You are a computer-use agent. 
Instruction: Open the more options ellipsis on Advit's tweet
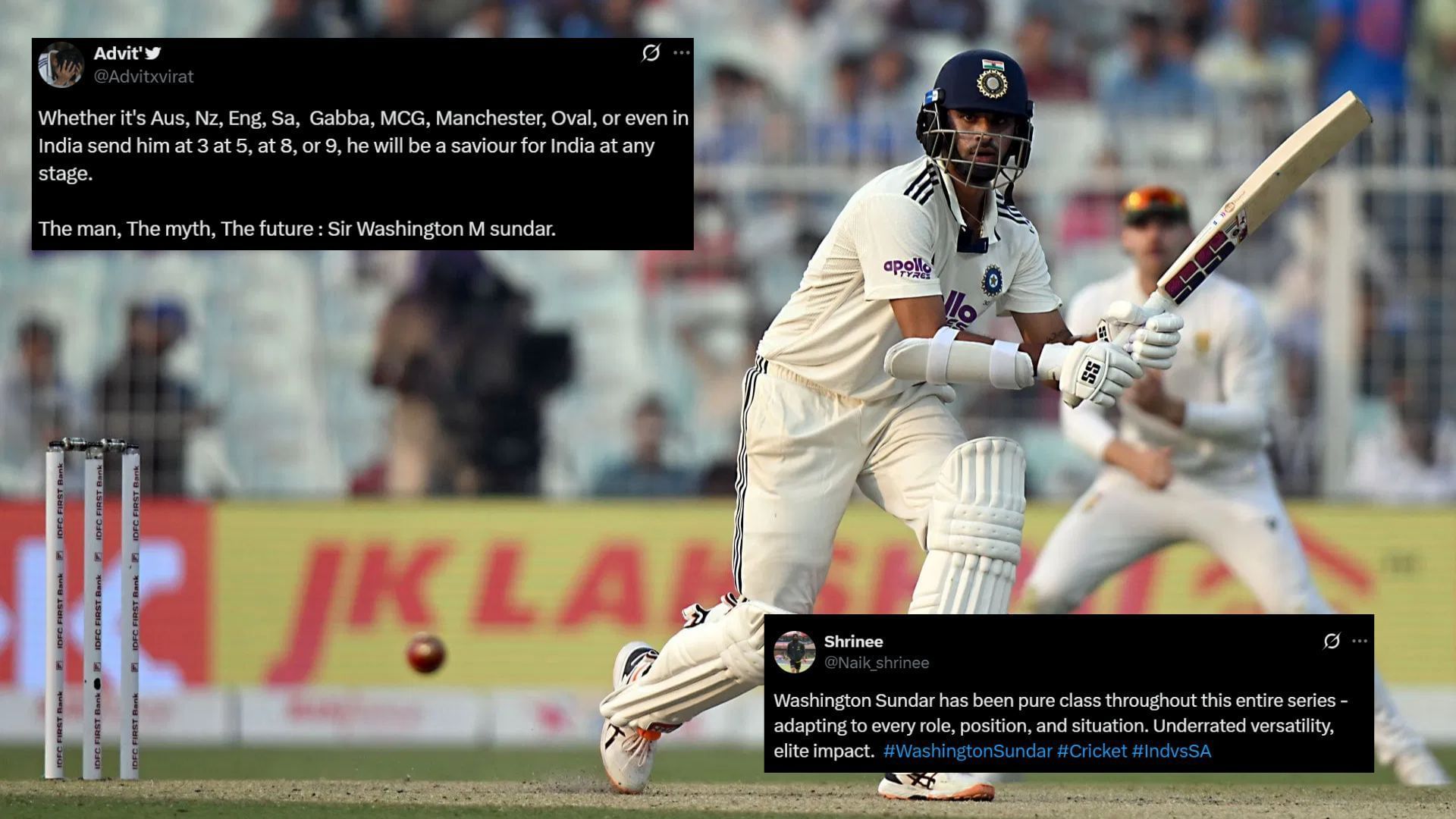click(682, 53)
